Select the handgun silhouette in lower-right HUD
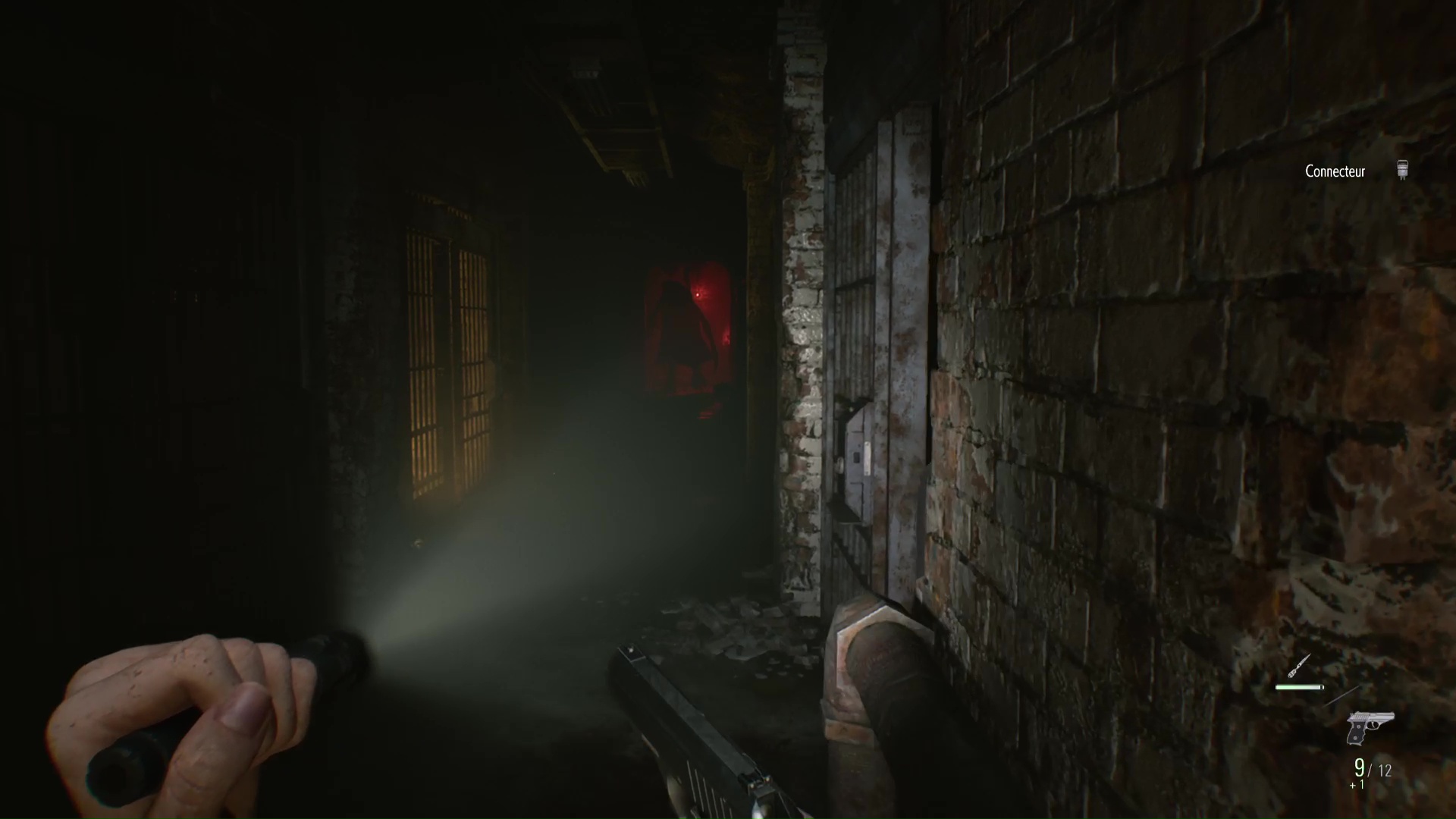Viewport: 1456px width, 819px height. tap(1371, 726)
